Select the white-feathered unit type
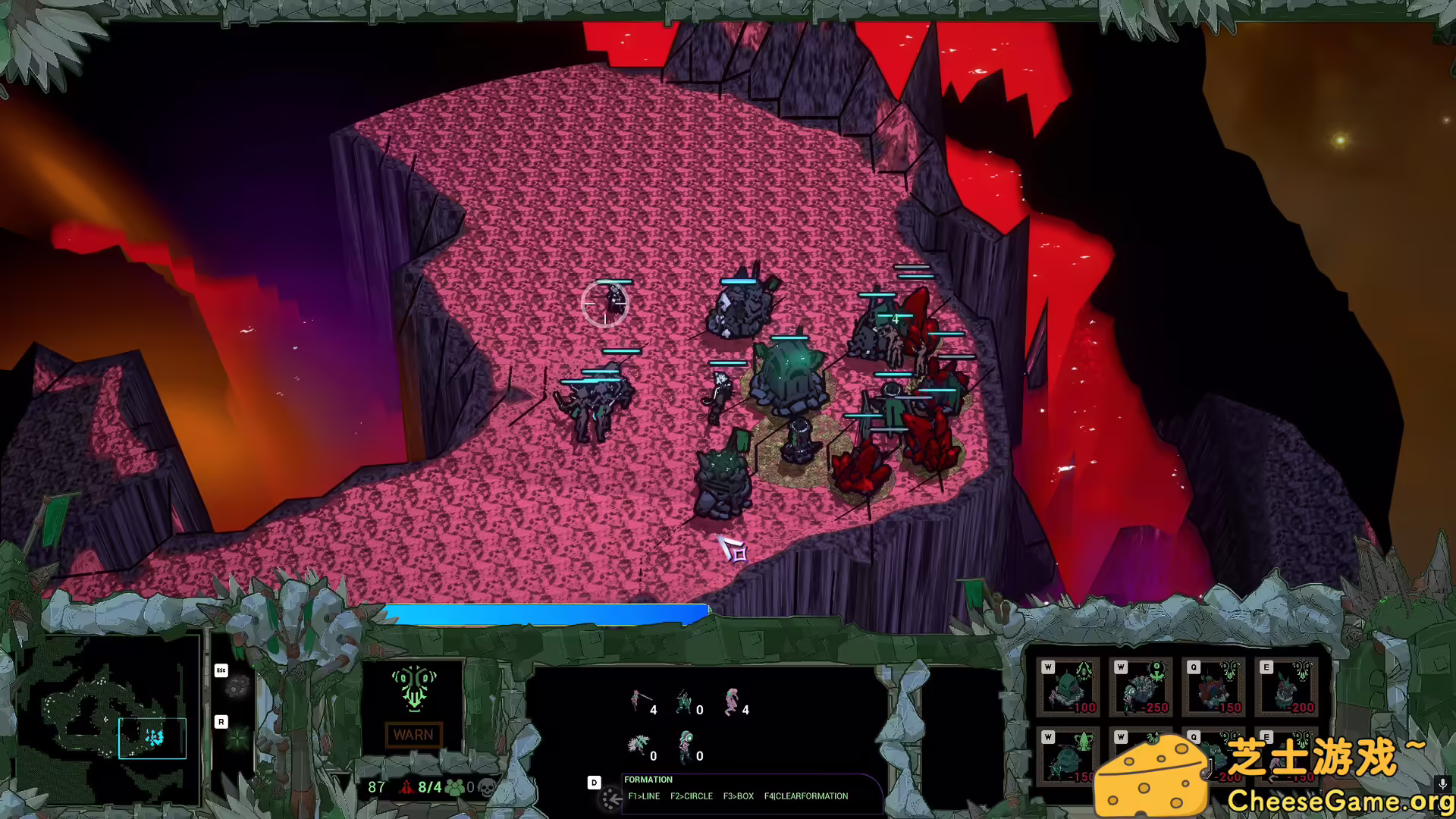1456x819 pixels. click(x=639, y=745)
